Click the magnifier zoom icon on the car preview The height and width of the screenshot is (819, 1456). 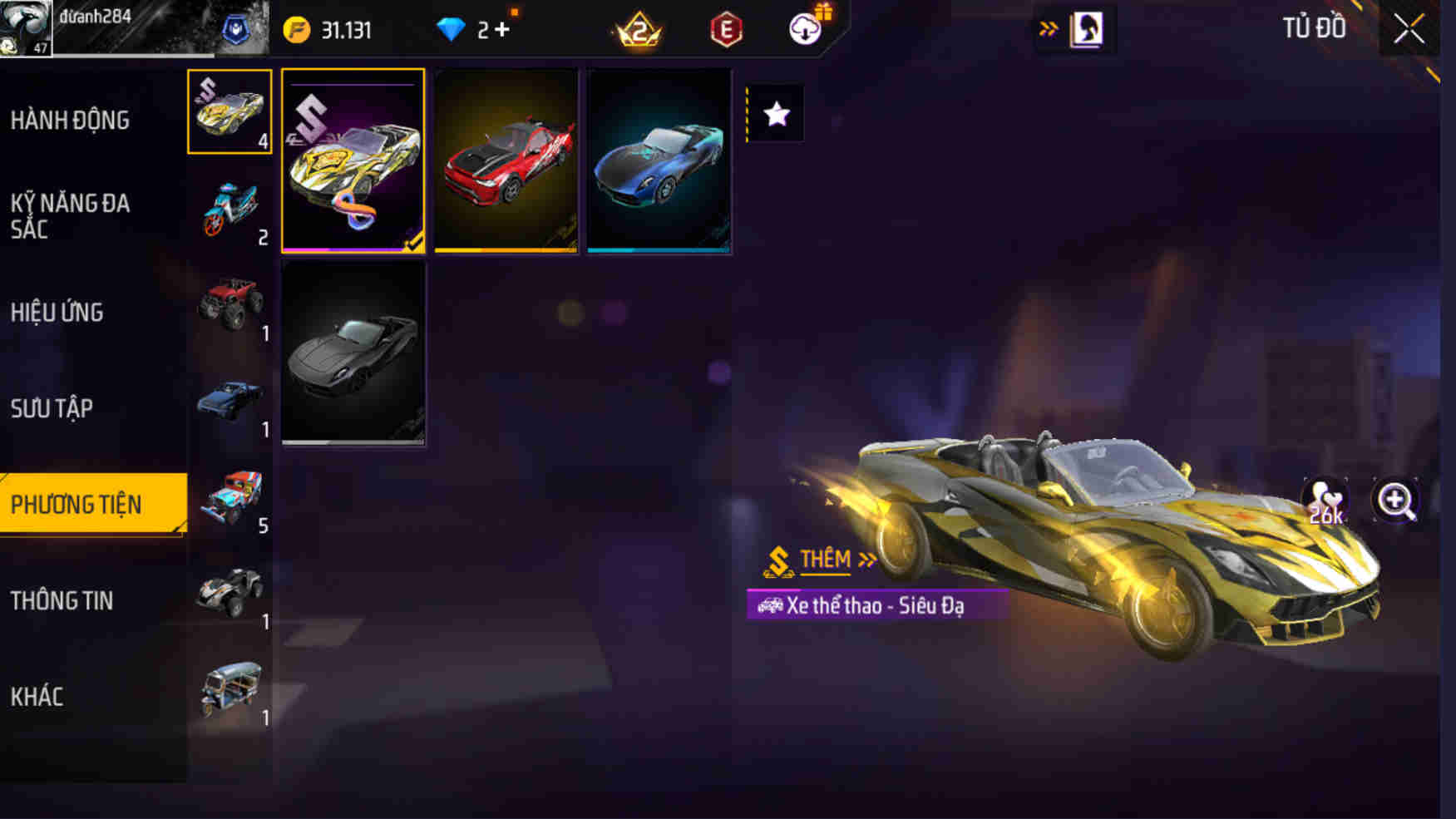(x=1397, y=500)
